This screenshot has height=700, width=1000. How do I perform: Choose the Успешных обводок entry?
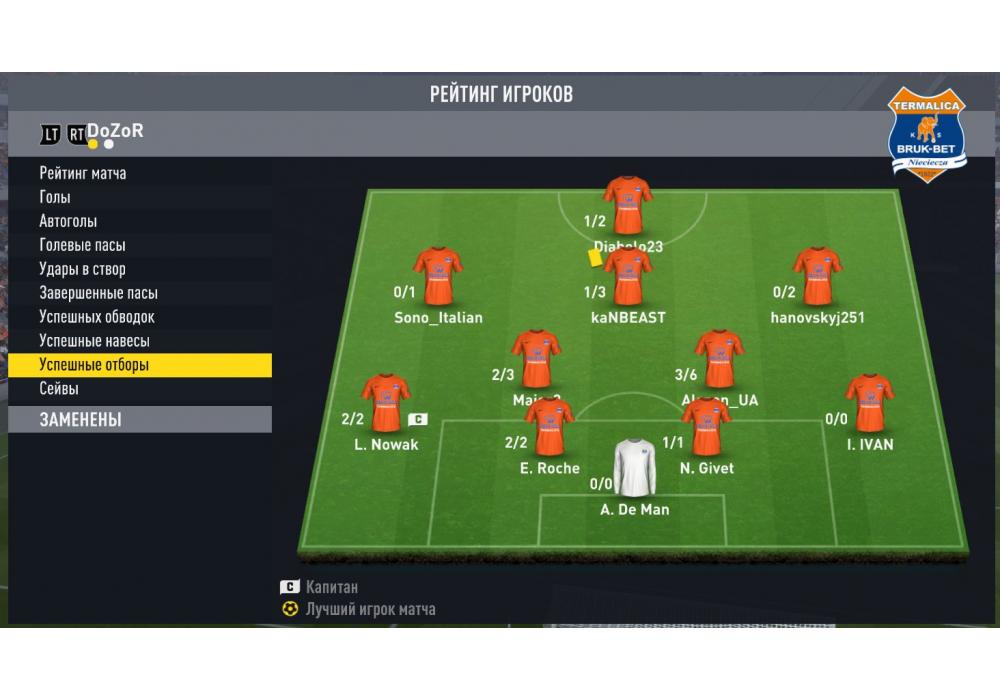[97, 317]
